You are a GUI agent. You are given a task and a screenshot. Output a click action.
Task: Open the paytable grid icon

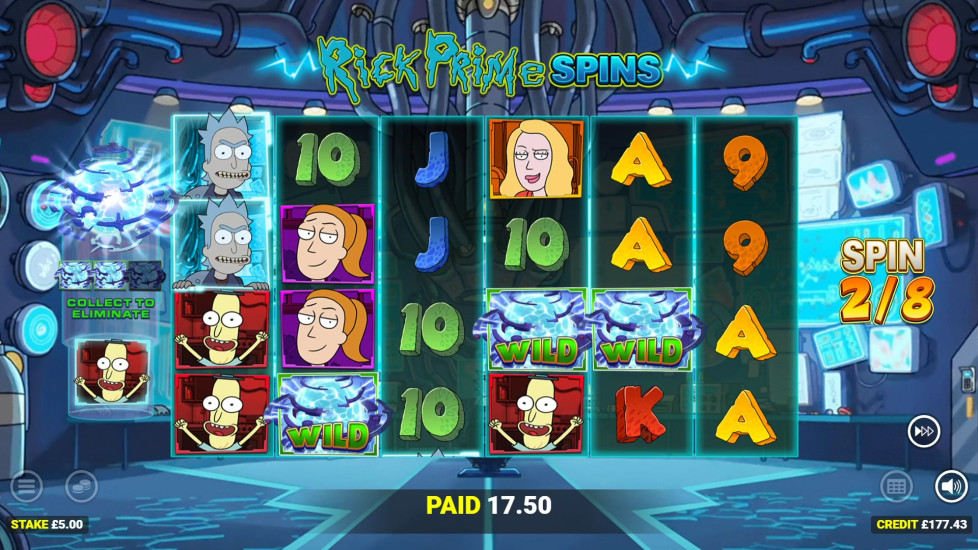[896, 487]
